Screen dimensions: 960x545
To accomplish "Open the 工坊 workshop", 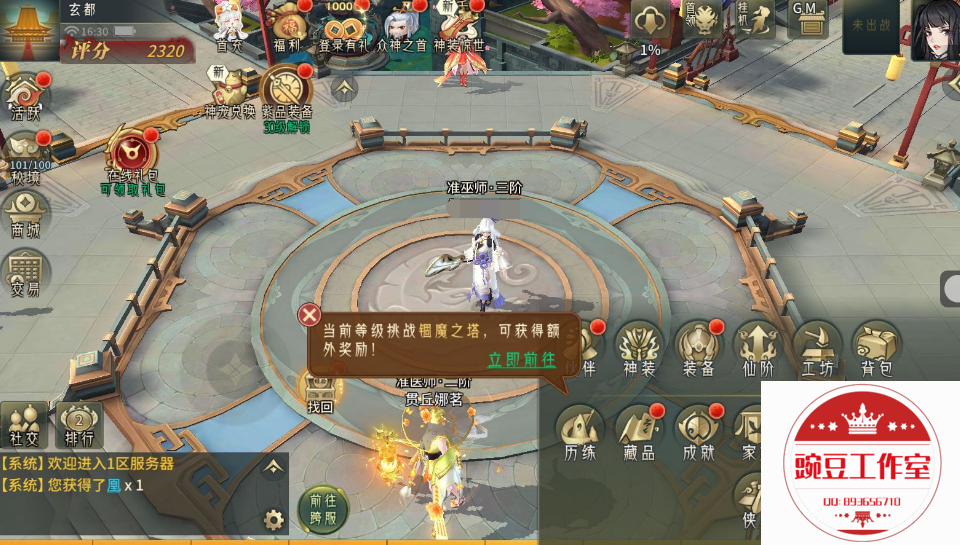I will coord(817,347).
